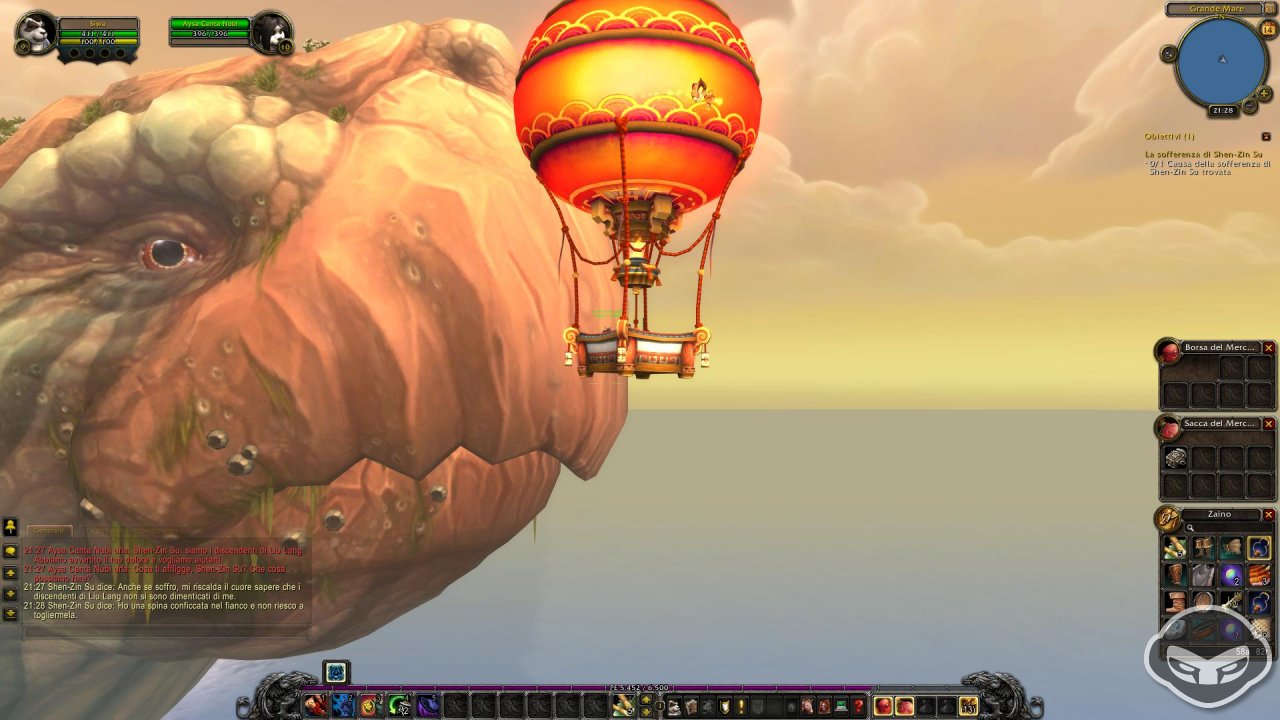Open the red question mark help menu
Image resolution: width=1280 pixels, height=720 pixels.
pos(858,706)
